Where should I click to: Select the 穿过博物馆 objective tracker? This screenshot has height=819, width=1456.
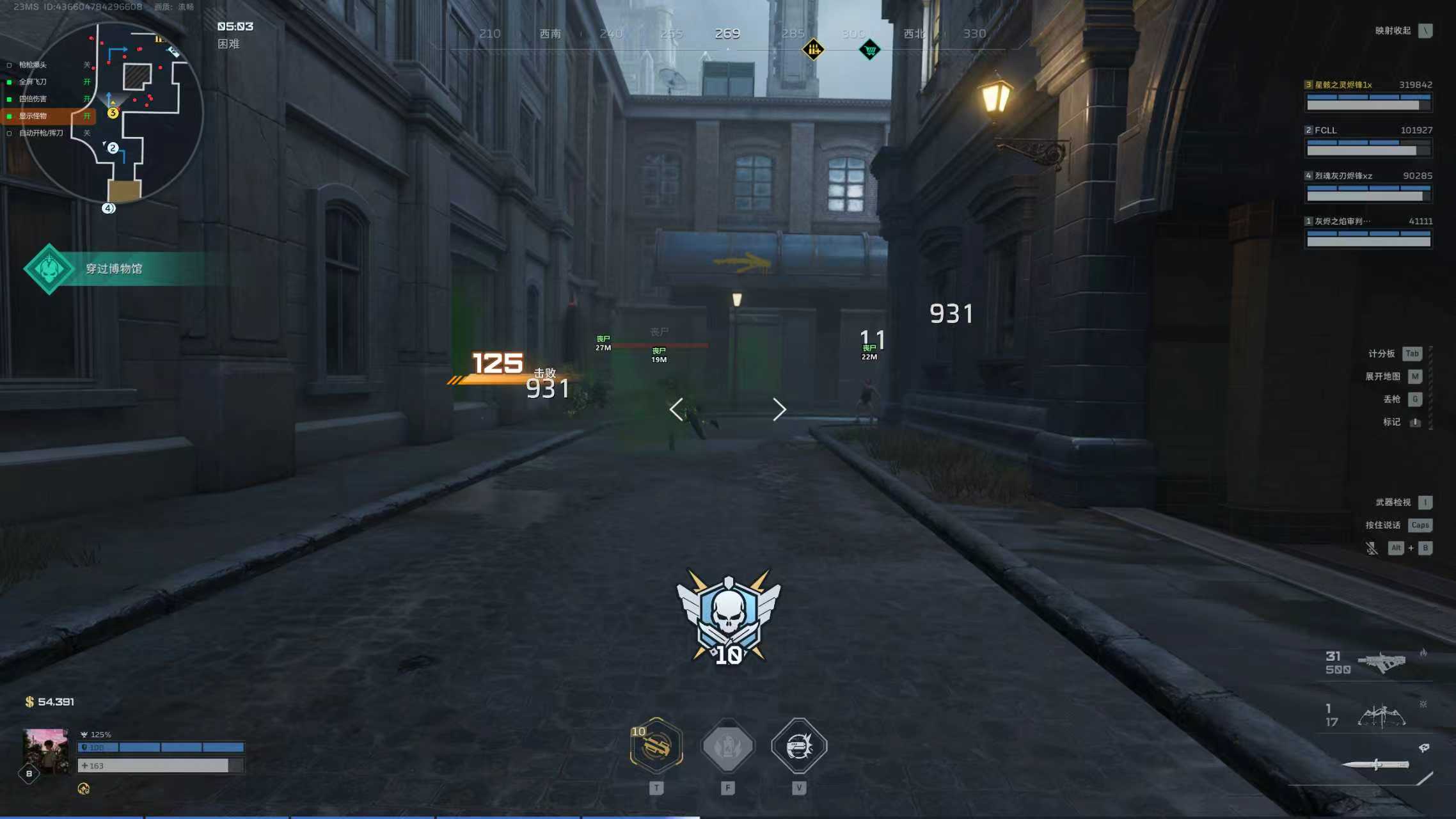point(113,269)
